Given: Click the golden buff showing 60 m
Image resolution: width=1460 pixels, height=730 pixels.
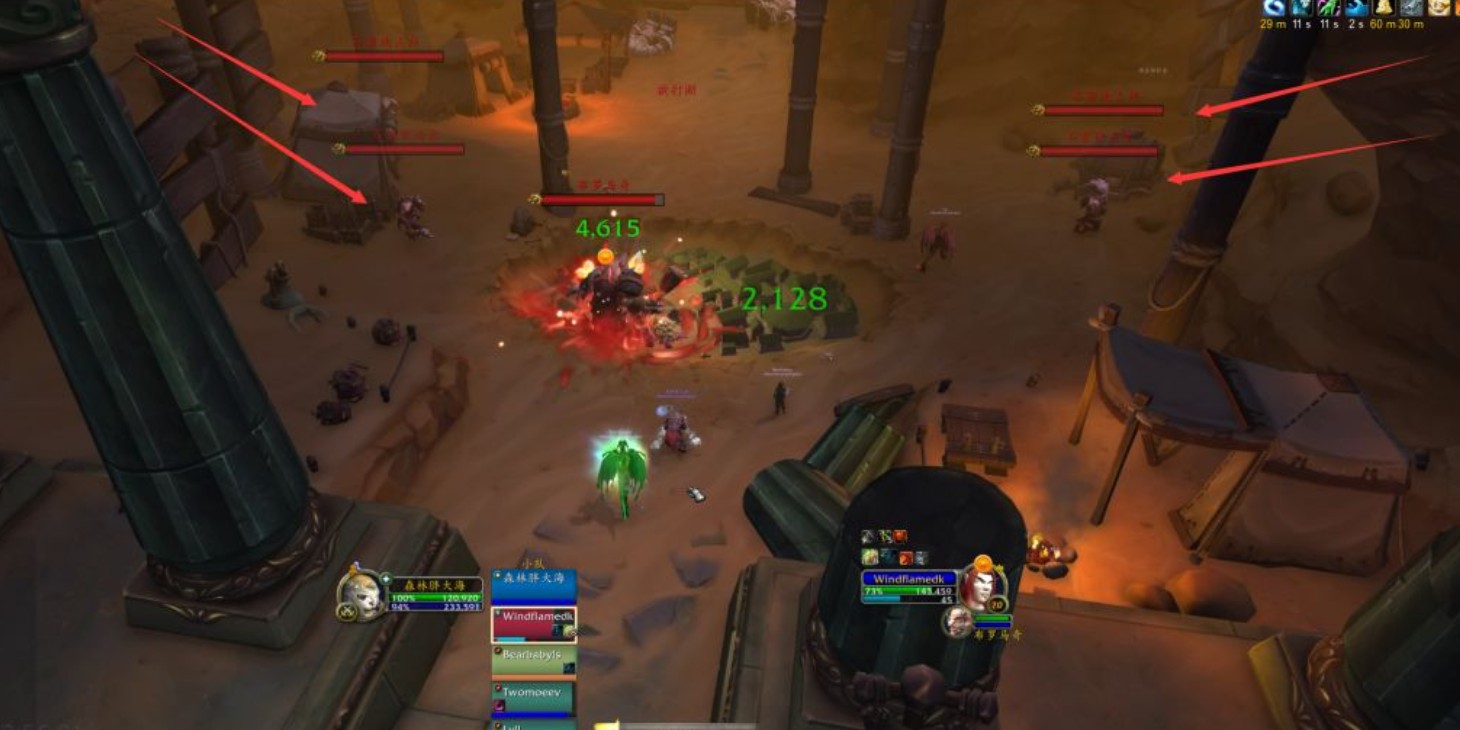Looking at the screenshot, I should (x=1384, y=8).
